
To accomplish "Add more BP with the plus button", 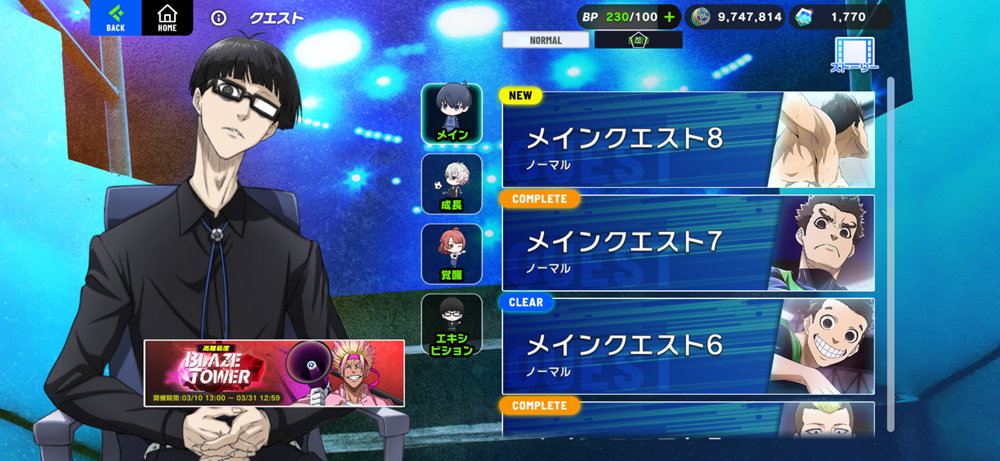I will [670, 17].
